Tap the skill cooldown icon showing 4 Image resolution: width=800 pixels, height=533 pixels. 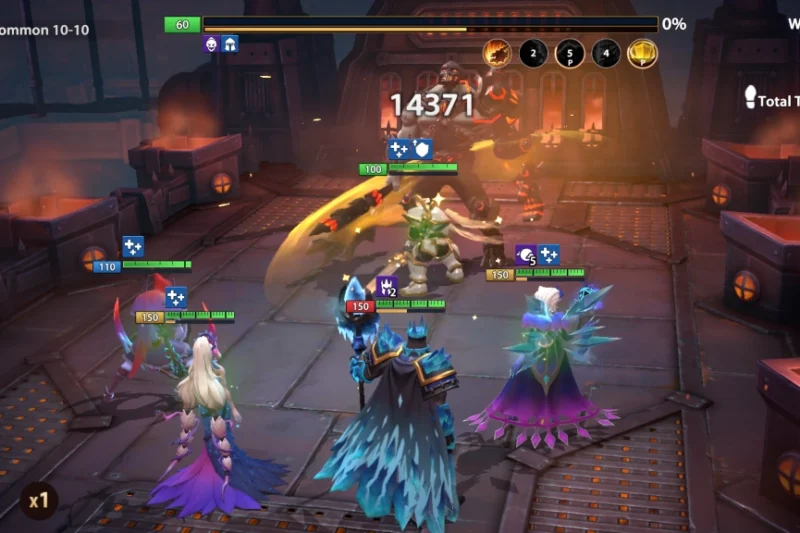point(606,53)
